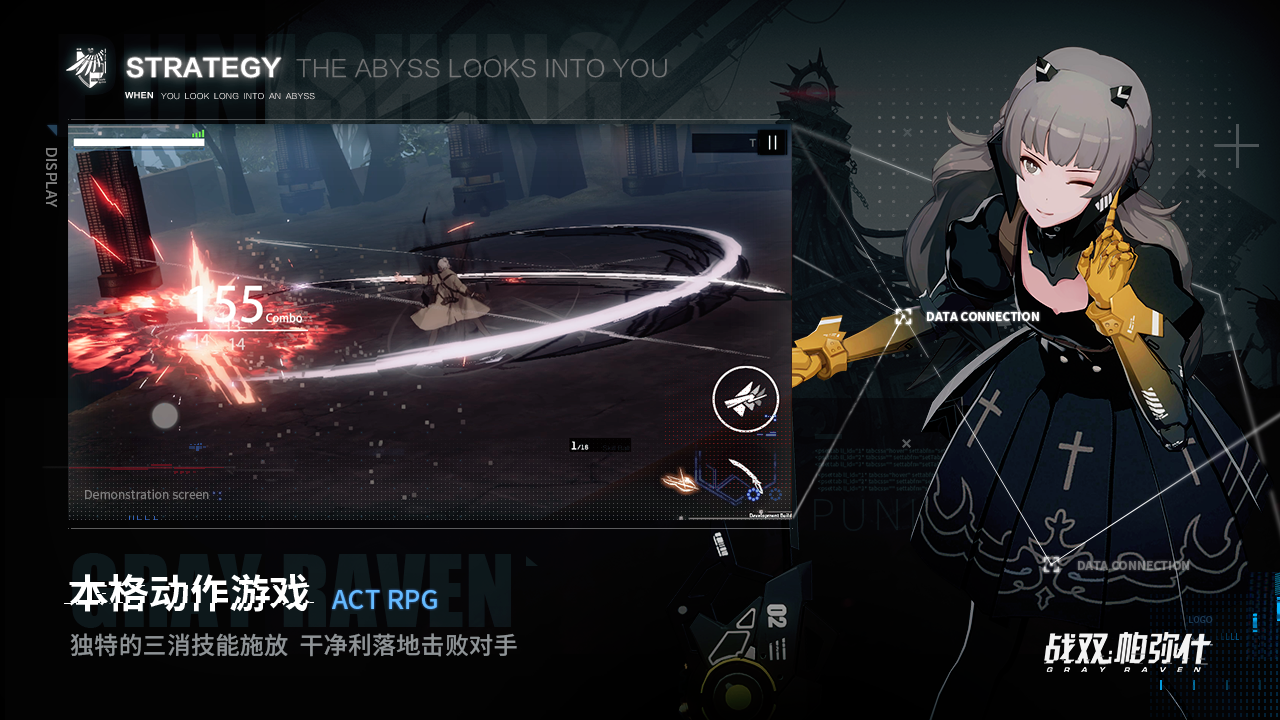Activate the curved white blade skill icon
Screen dimensions: 1280x720
(745, 478)
